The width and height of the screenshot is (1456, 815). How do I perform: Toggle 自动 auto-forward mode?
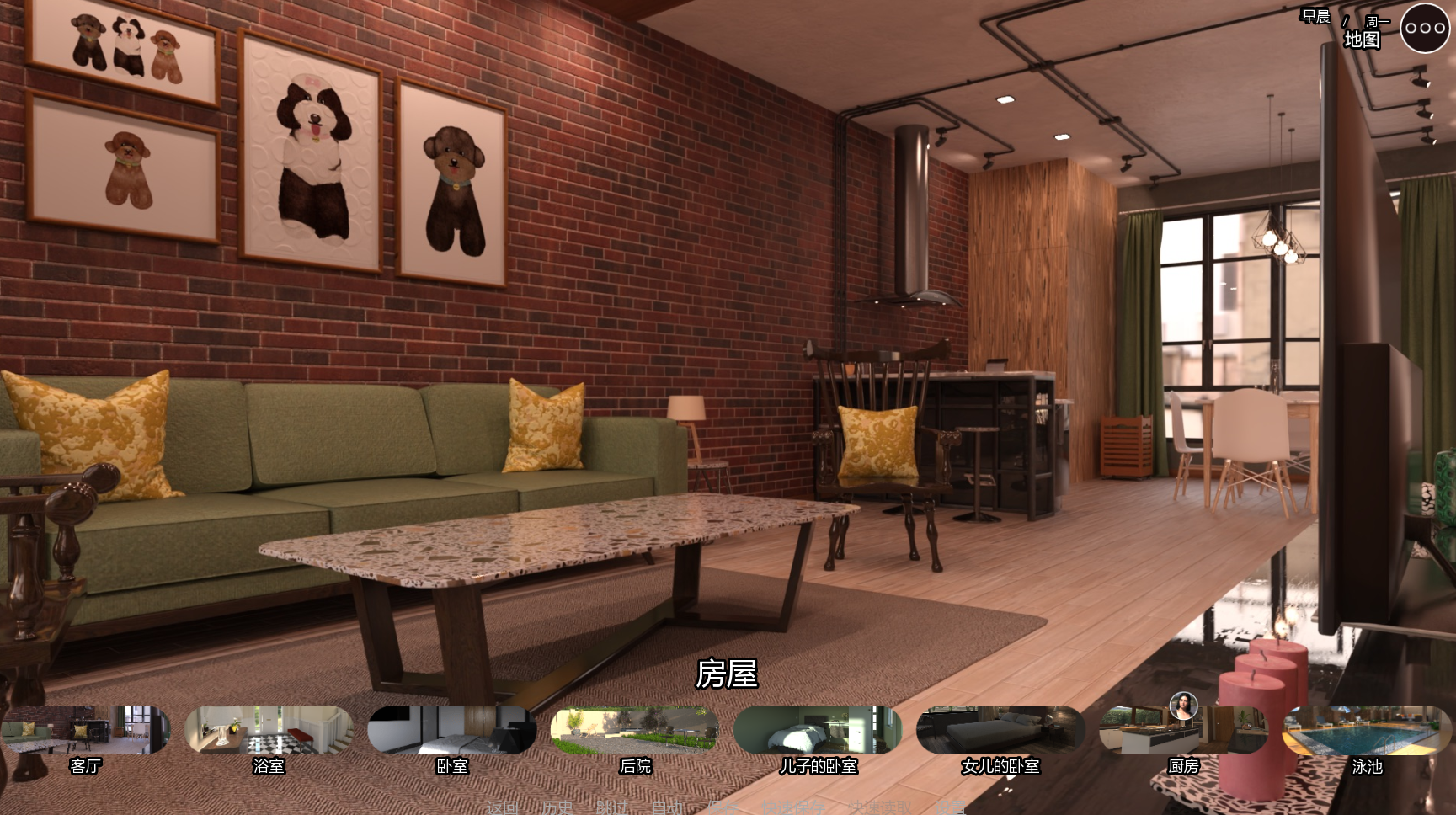click(x=668, y=807)
